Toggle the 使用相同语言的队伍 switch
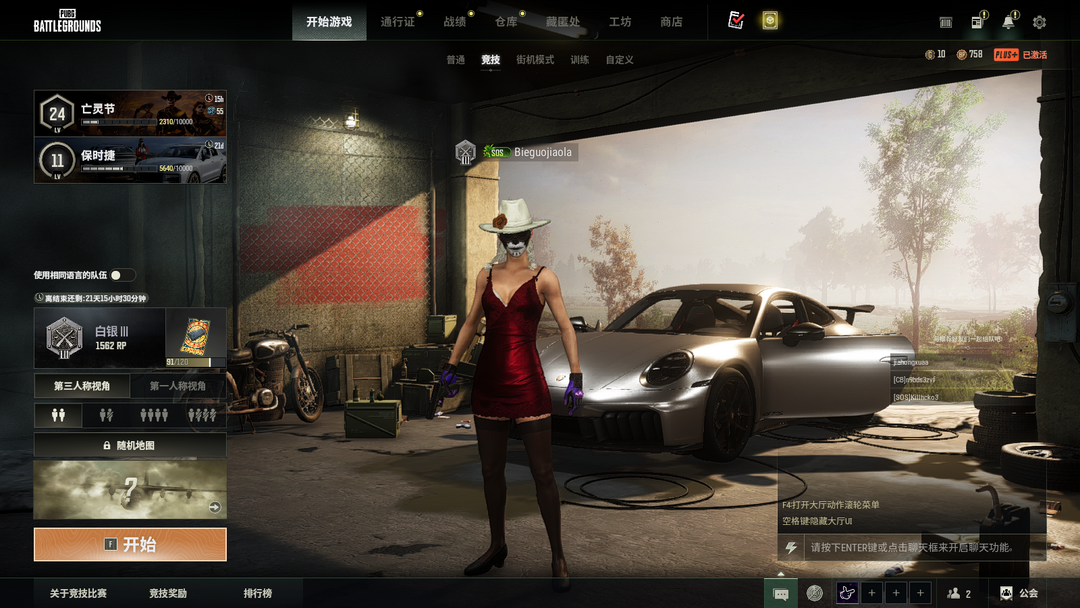 [122, 275]
